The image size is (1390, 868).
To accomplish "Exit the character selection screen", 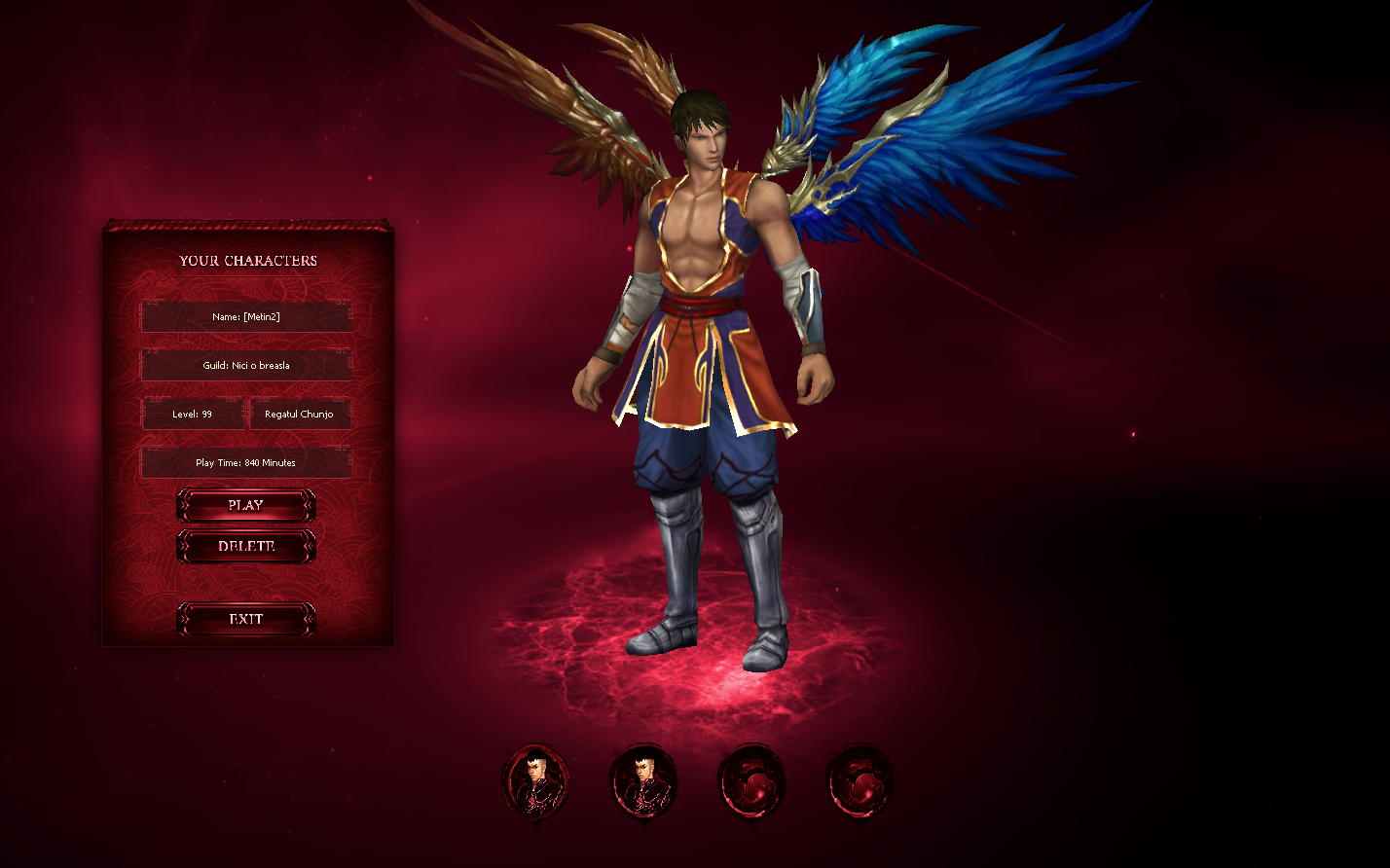I will (246, 620).
